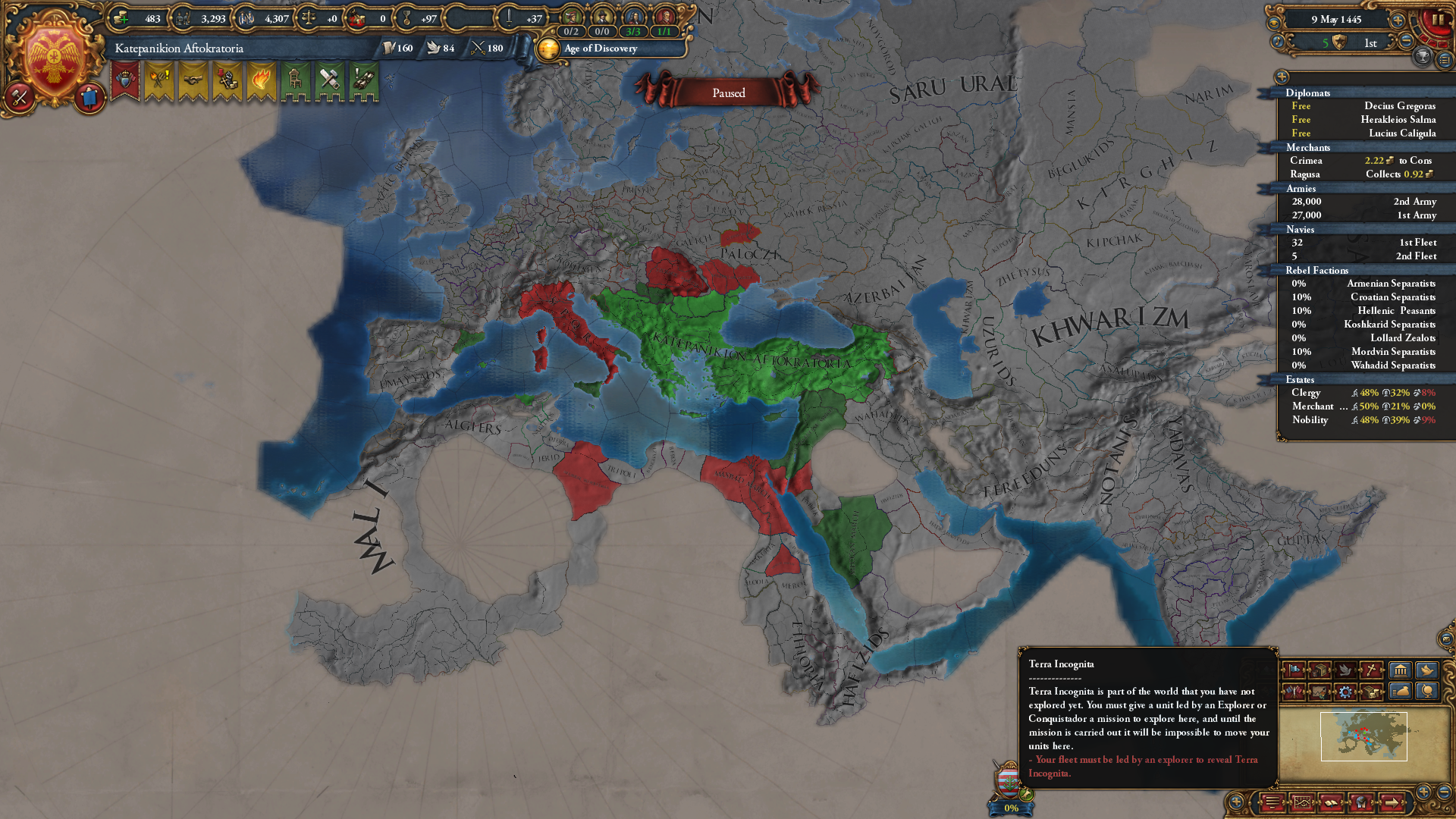
Task: Open the game options gear near the minimap
Action: click(1347, 692)
